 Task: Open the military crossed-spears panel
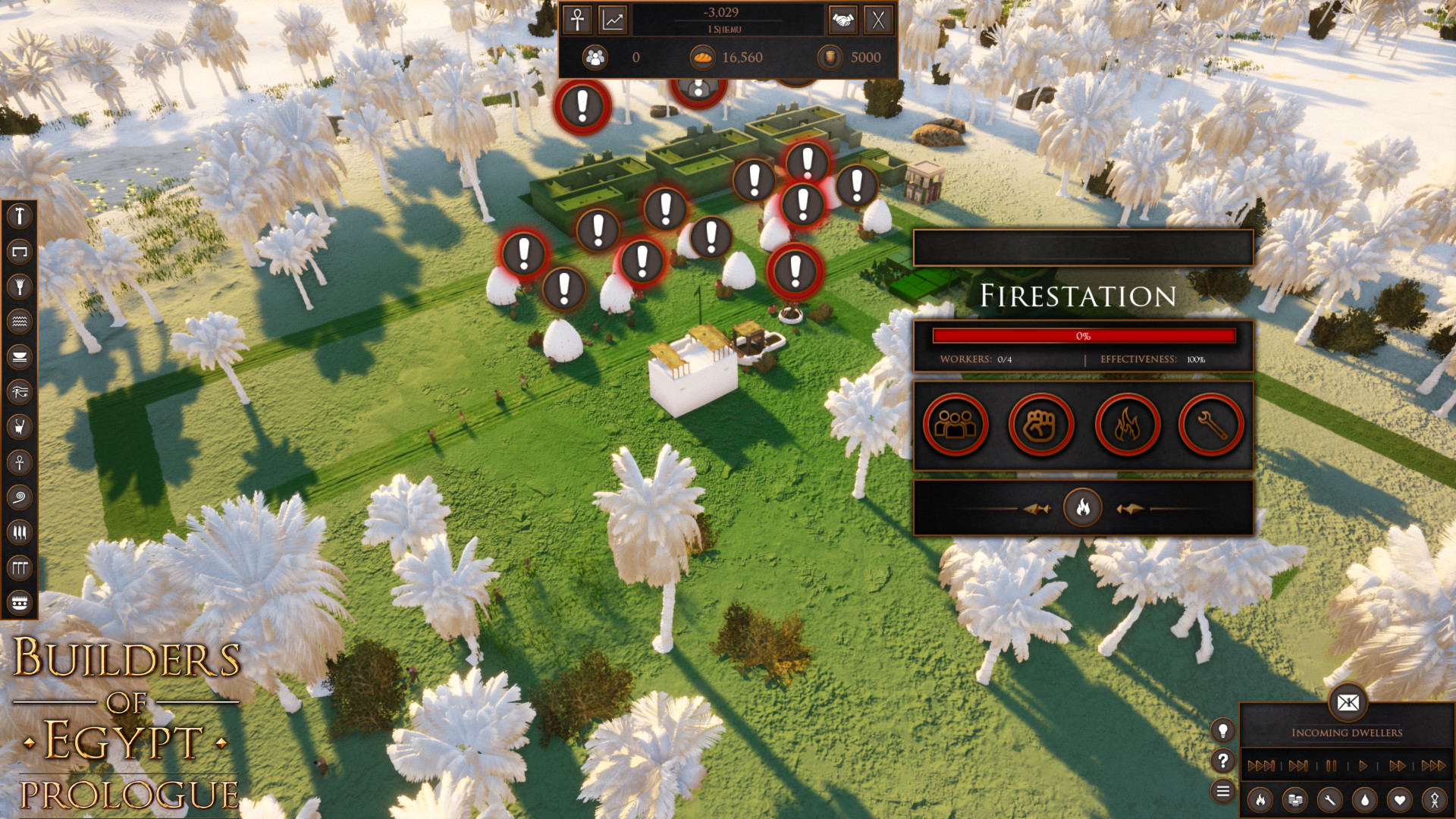coord(878,20)
